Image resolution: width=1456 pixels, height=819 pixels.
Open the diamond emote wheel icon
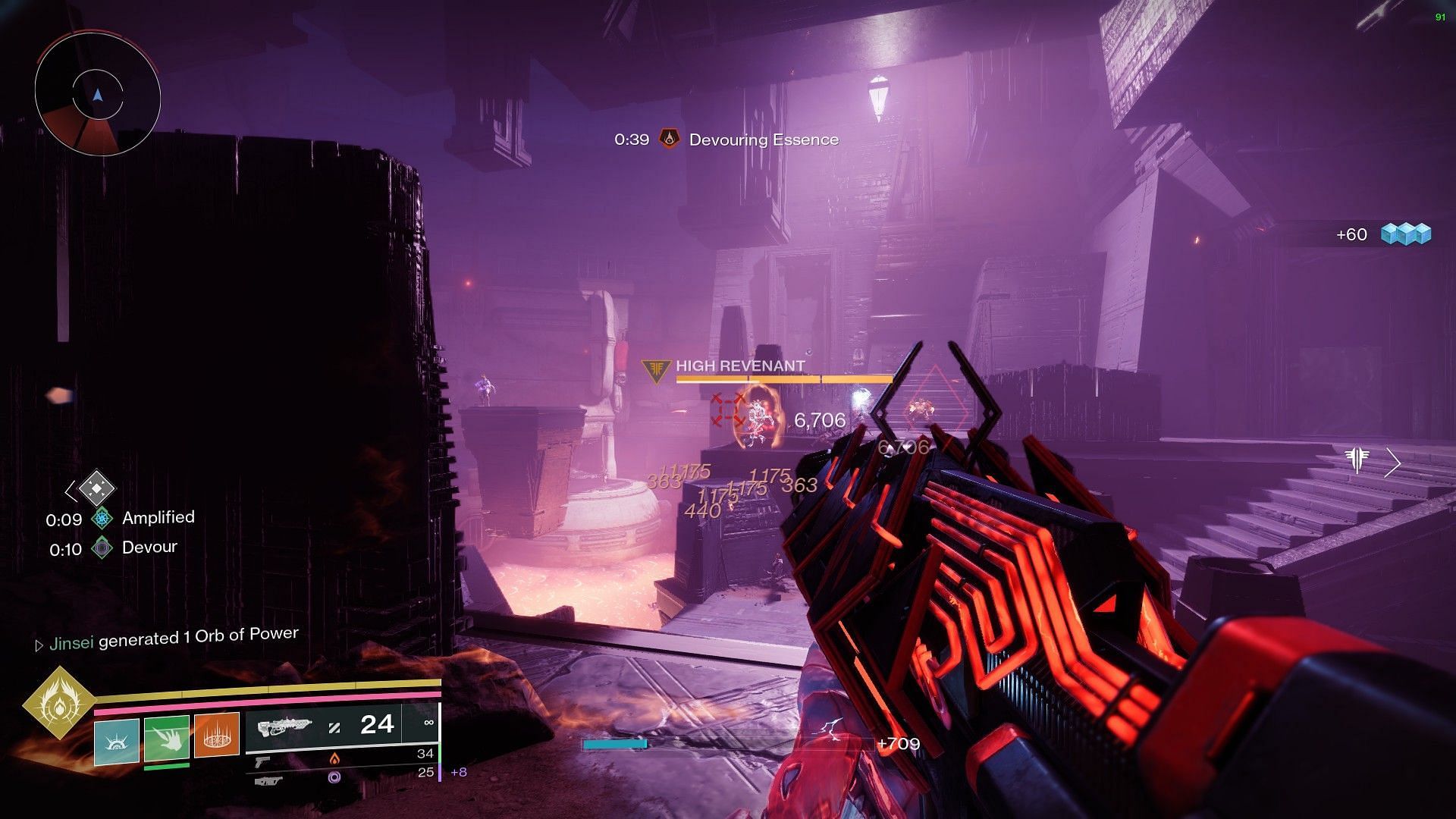[x=96, y=490]
